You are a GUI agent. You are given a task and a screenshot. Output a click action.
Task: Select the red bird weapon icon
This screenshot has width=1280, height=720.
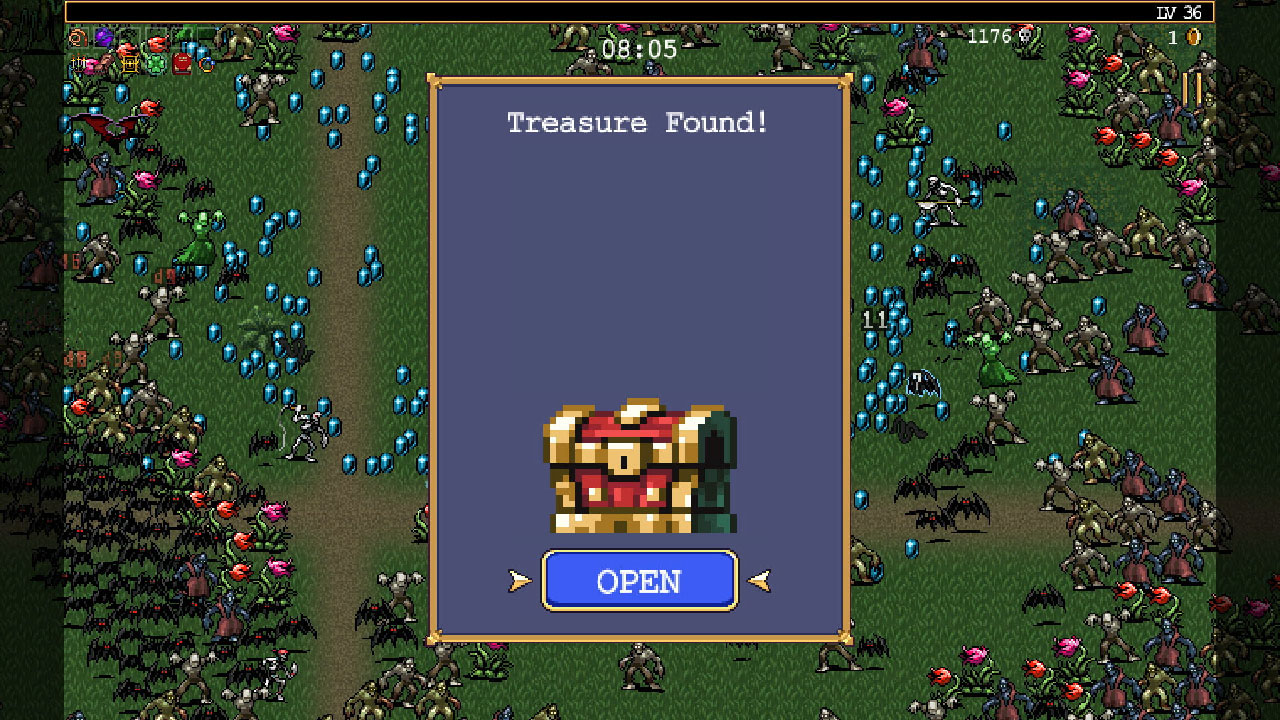158,40
